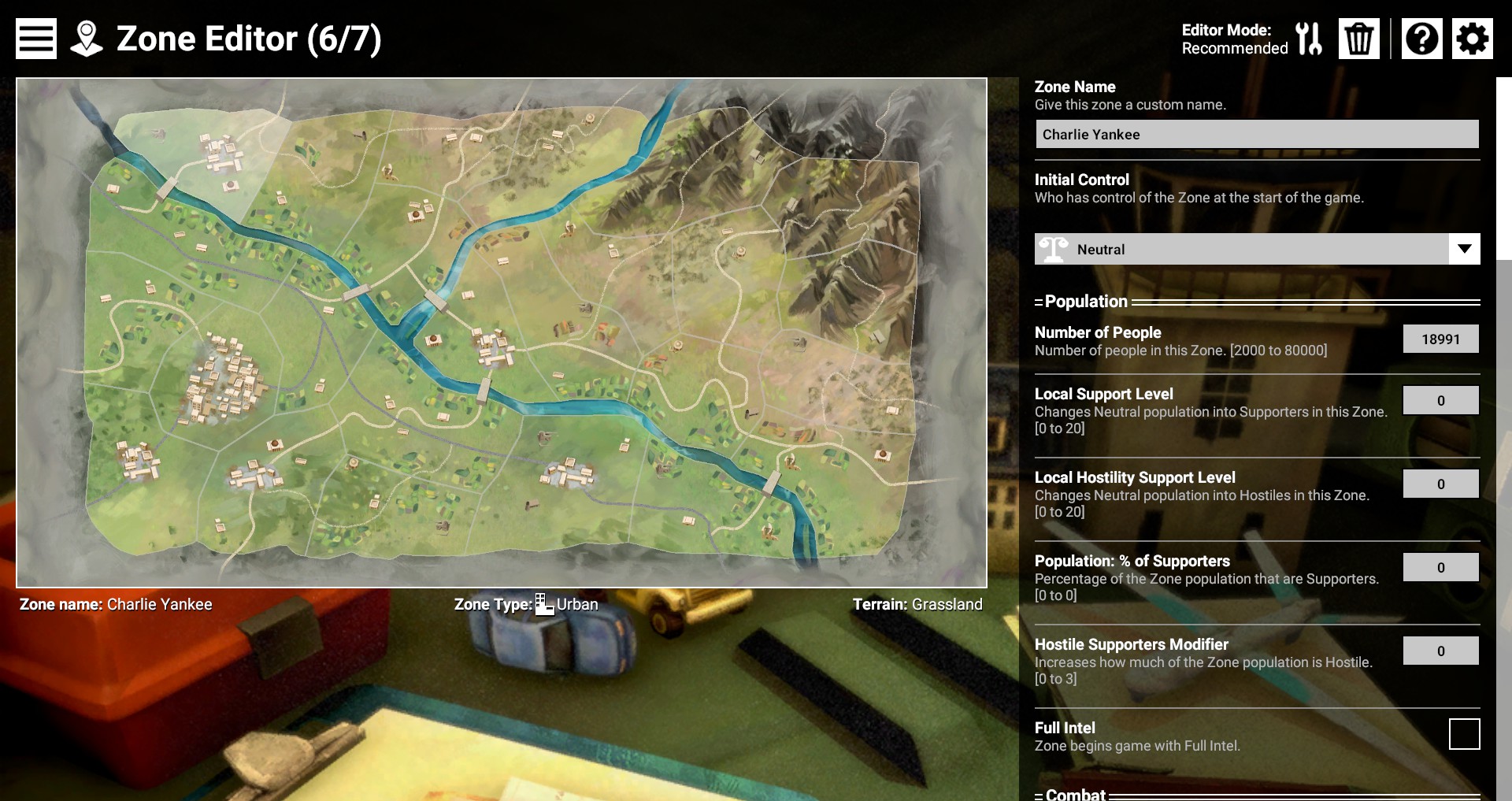Image resolution: width=1512 pixels, height=801 pixels.
Task: Open the Initial Control dropdown showing Neutral
Action: [1257, 250]
